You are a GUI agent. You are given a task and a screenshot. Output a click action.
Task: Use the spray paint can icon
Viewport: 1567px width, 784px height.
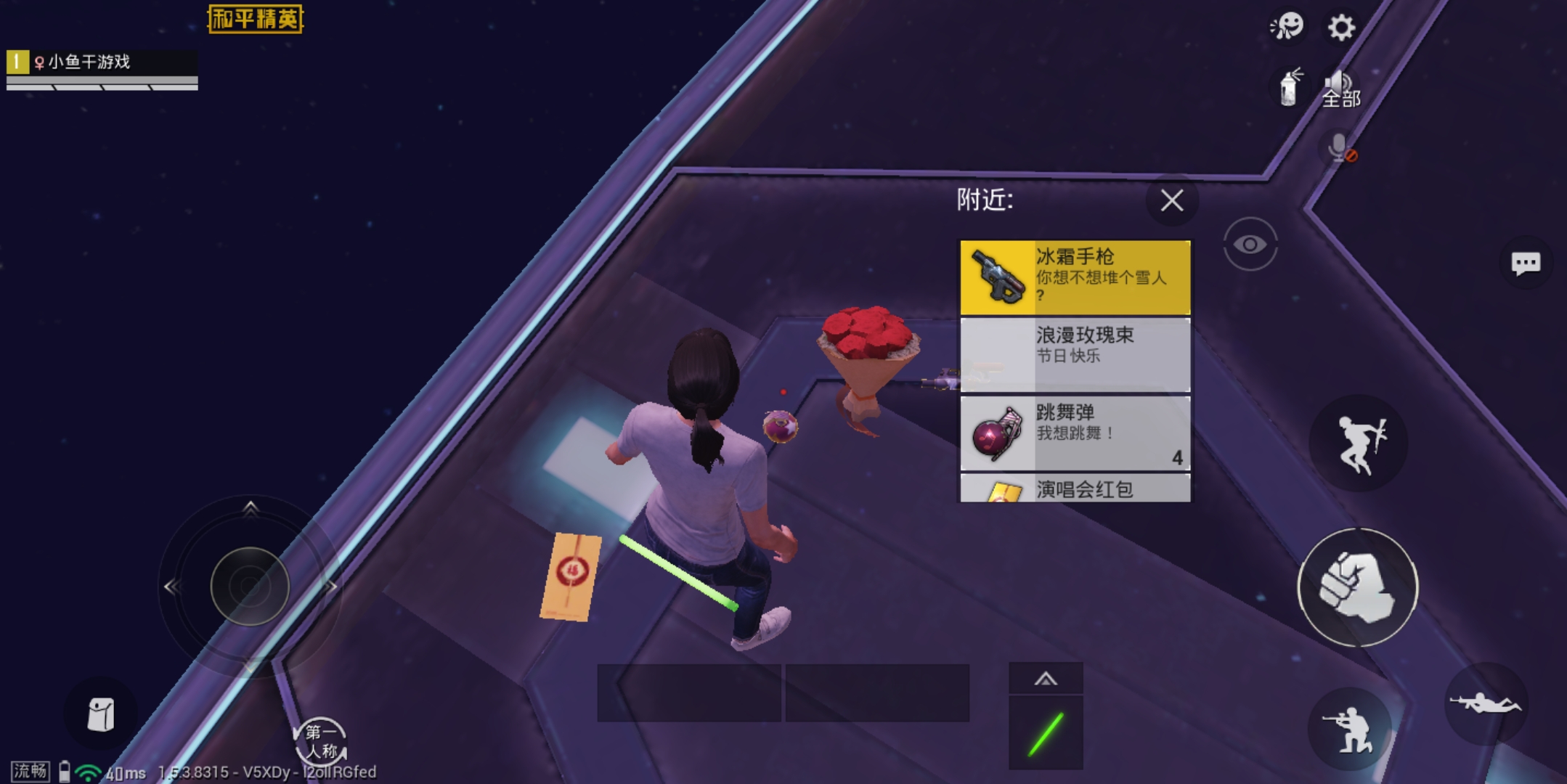(1289, 89)
